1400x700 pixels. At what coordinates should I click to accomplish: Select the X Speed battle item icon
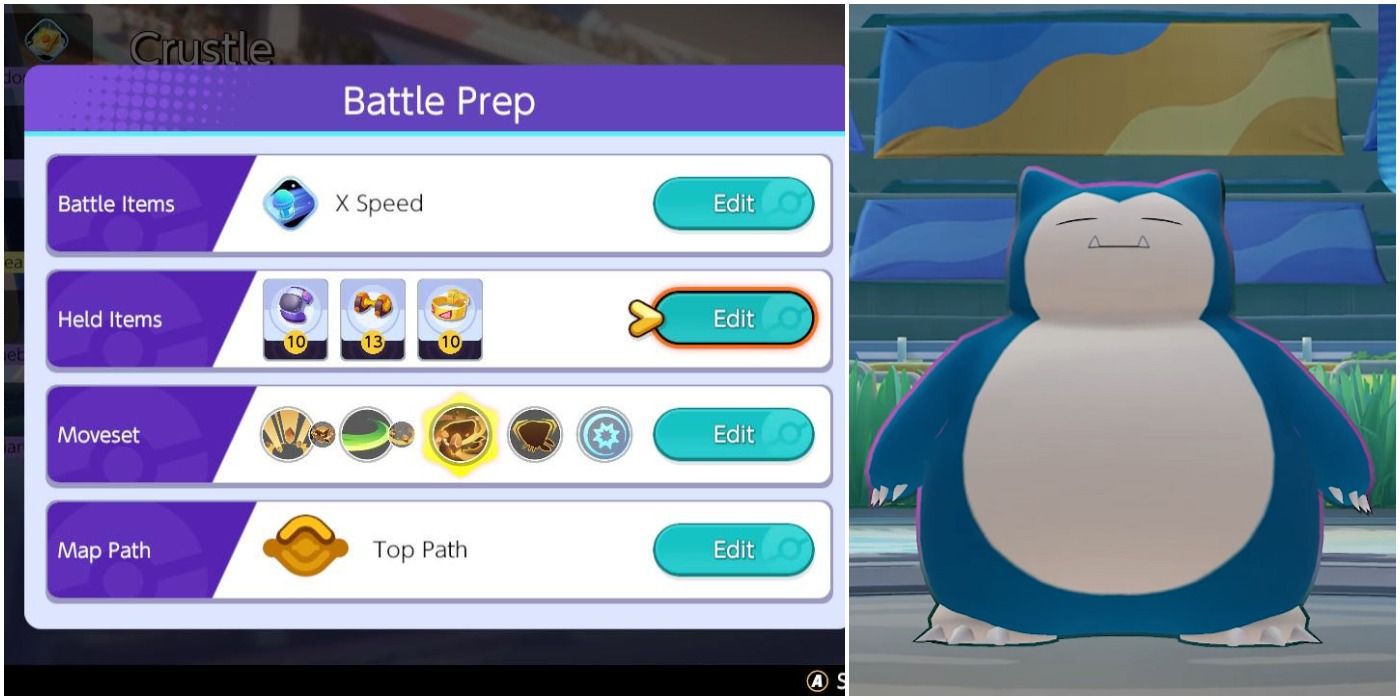290,204
